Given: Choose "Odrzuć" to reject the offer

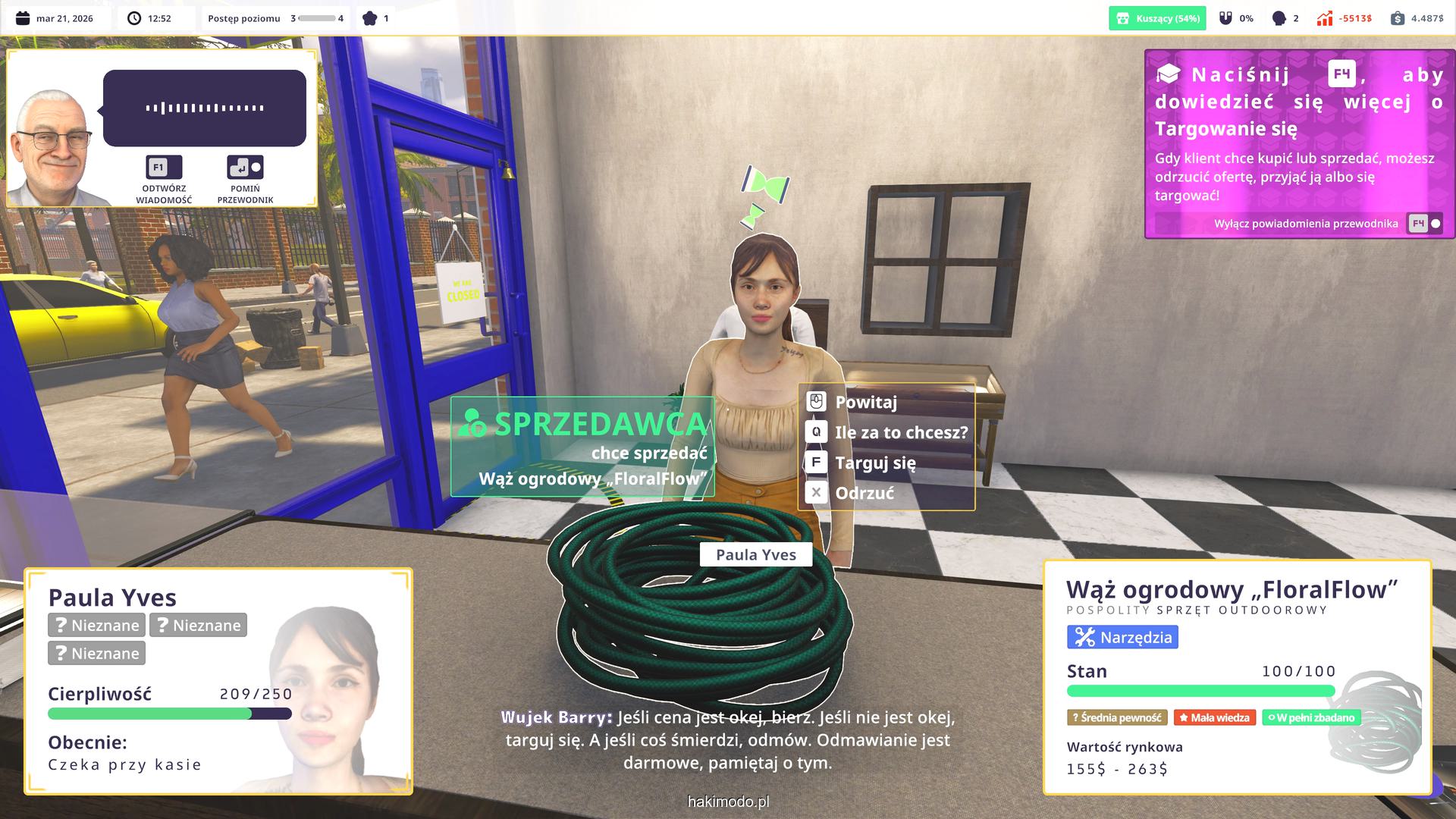Looking at the screenshot, I should click(x=864, y=493).
